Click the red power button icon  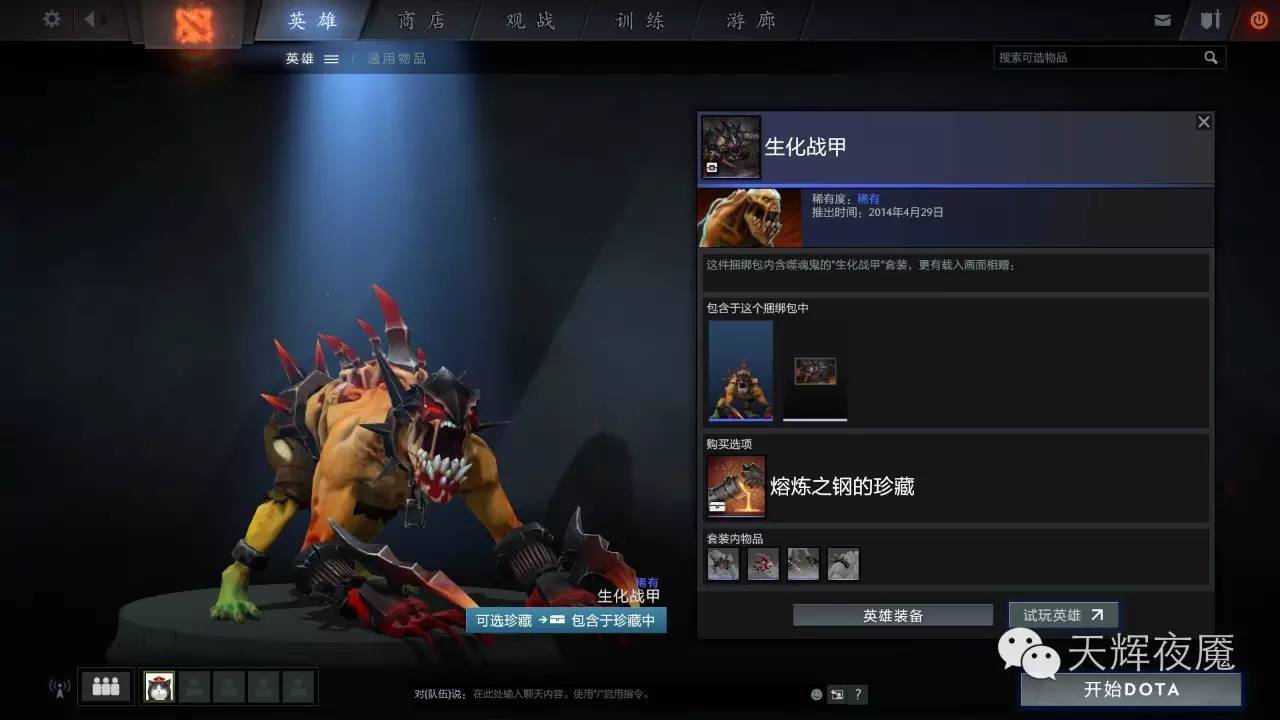click(1258, 18)
